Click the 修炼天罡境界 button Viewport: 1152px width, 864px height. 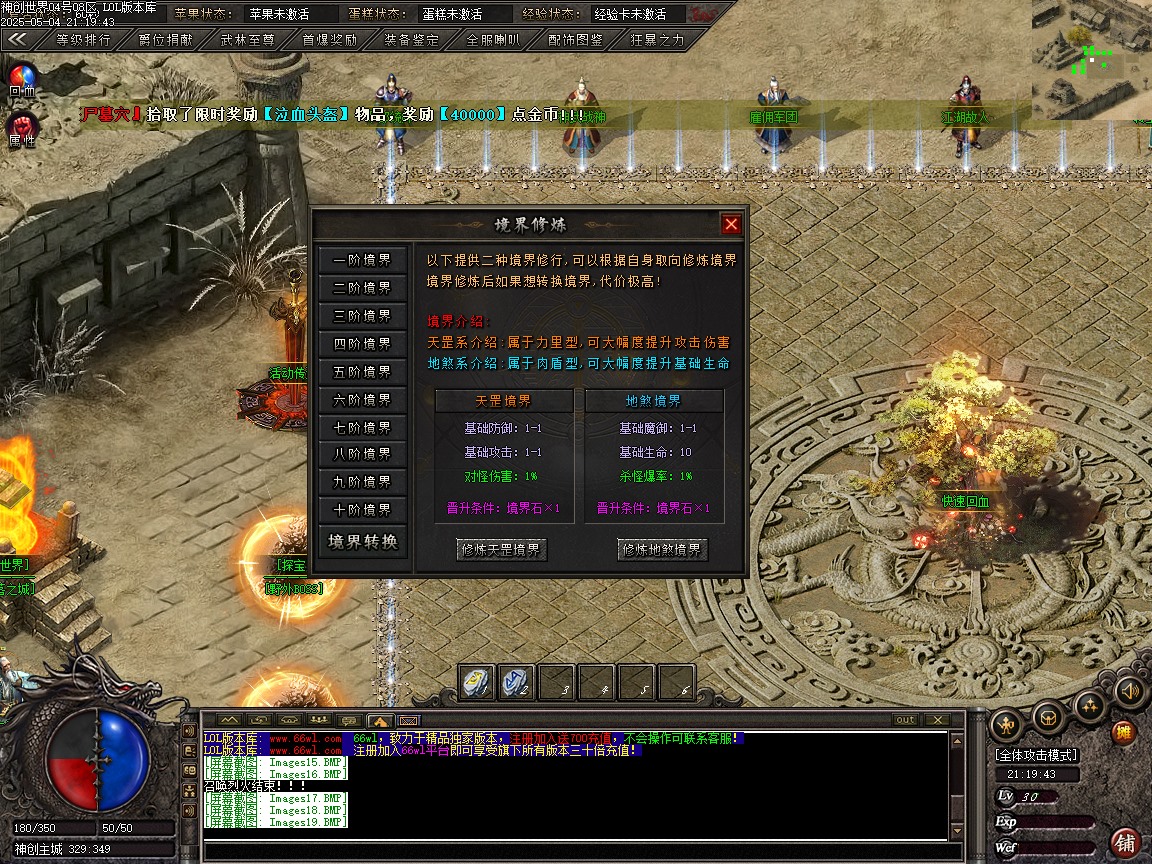pyautogui.click(x=503, y=550)
